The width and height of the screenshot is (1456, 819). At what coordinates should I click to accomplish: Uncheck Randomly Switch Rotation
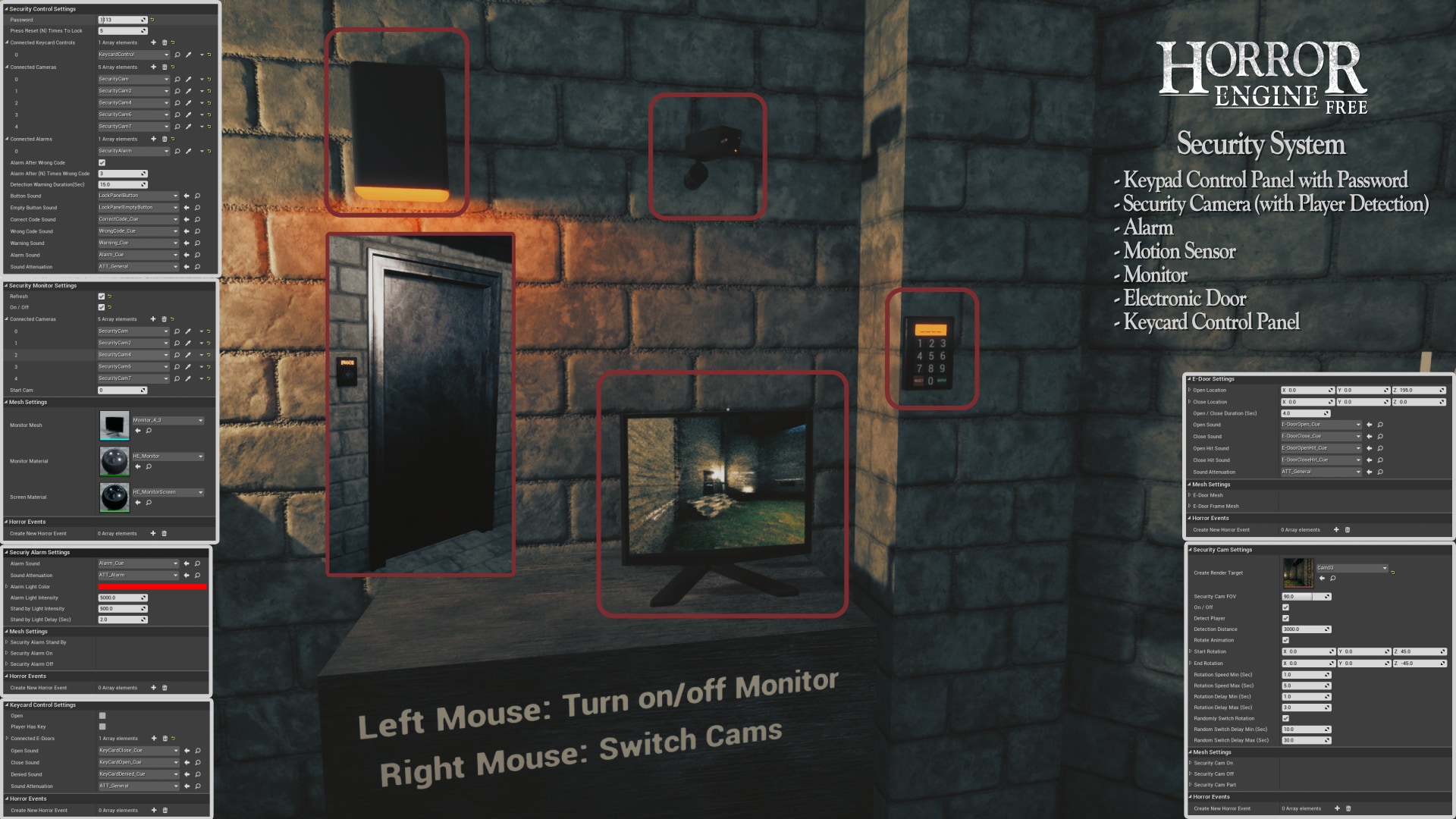pyautogui.click(x=1285, y=718)
